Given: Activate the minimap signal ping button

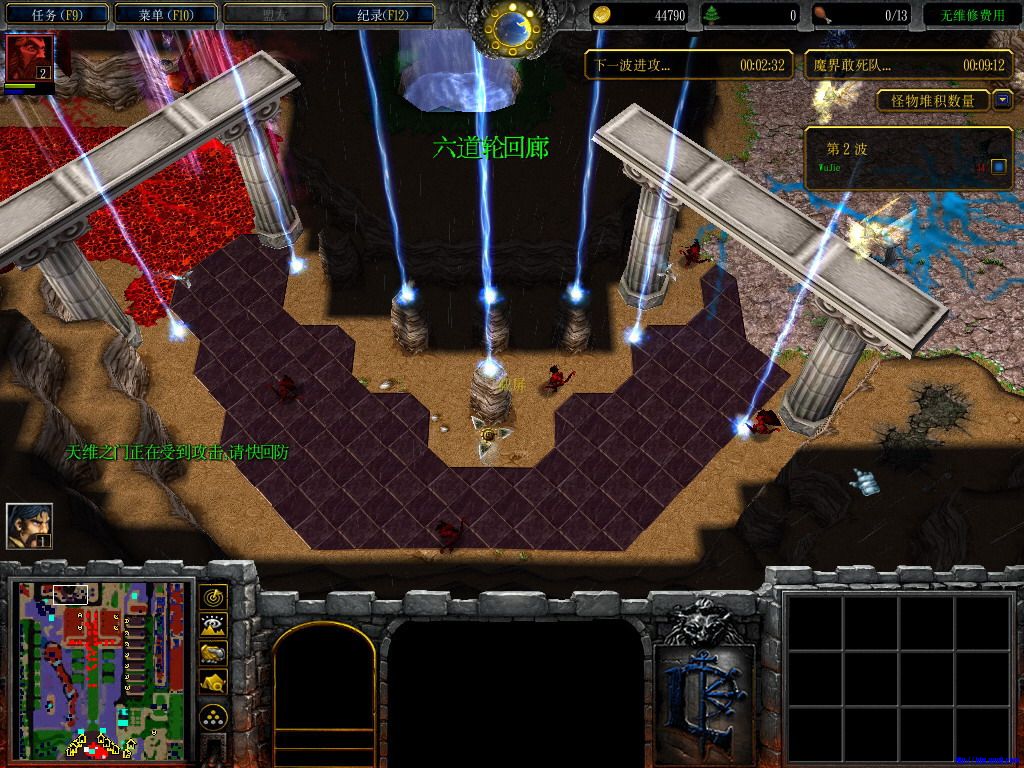Looking at the screenshot, I should pos(213,597).
